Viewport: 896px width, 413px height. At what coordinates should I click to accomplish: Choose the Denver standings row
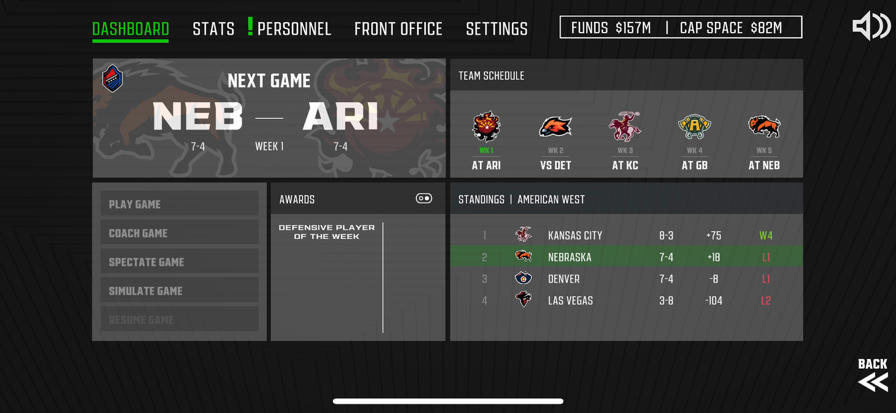(626, 279)
